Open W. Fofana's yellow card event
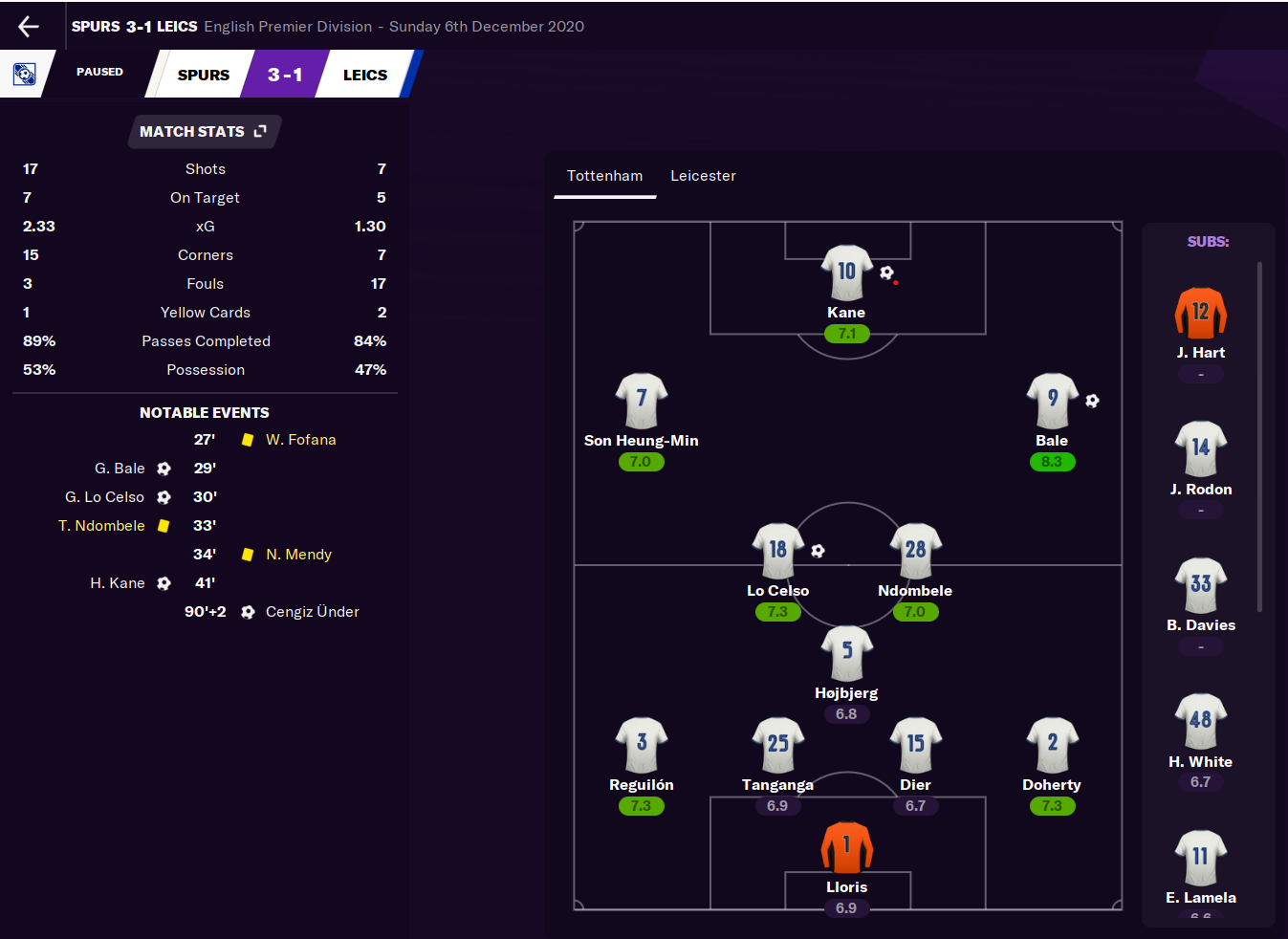The width and height of the screenshot is (1288, 939). coord(300,440)
